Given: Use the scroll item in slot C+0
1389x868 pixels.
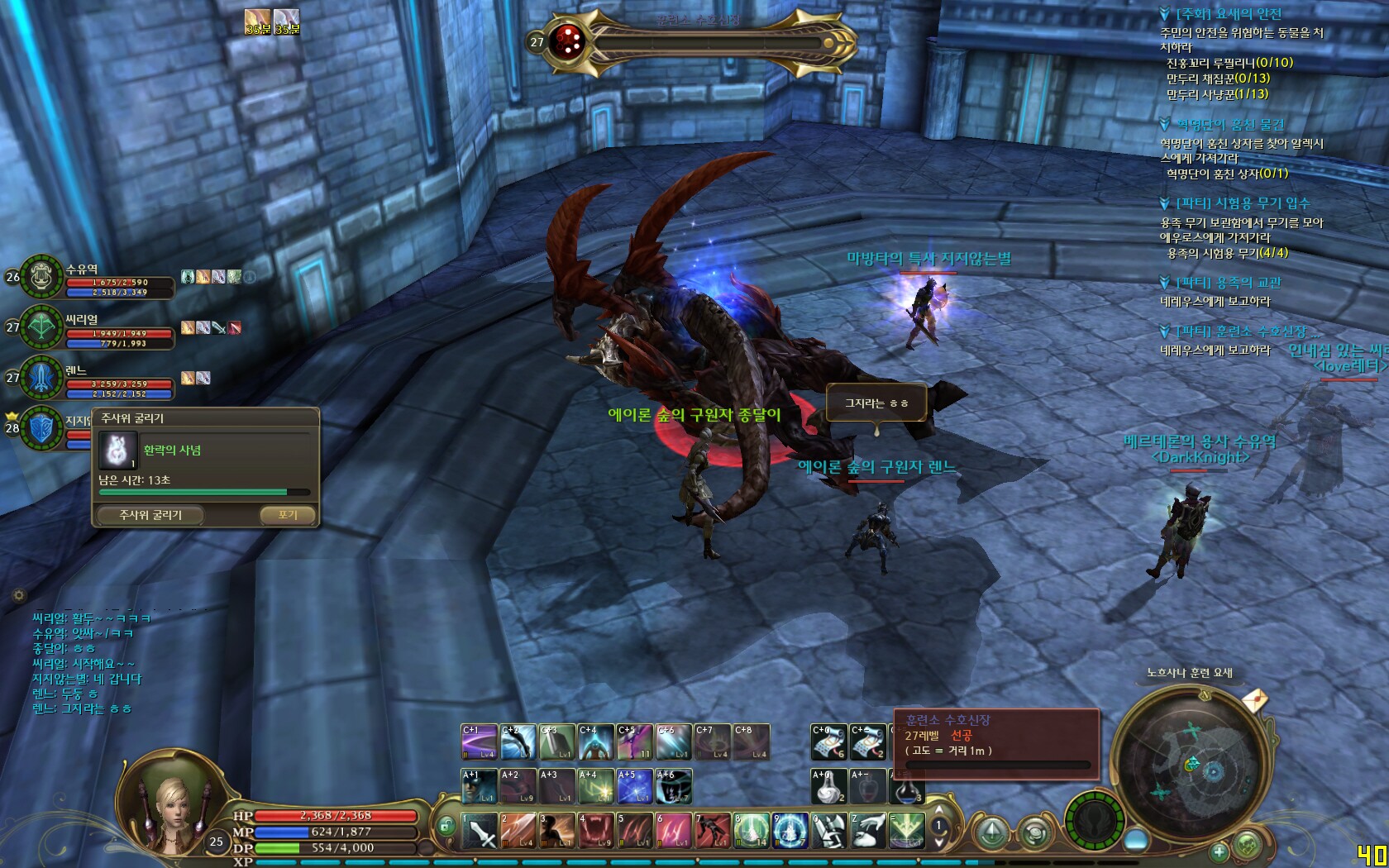Looking at the screenshot, I should coord(828,742).
